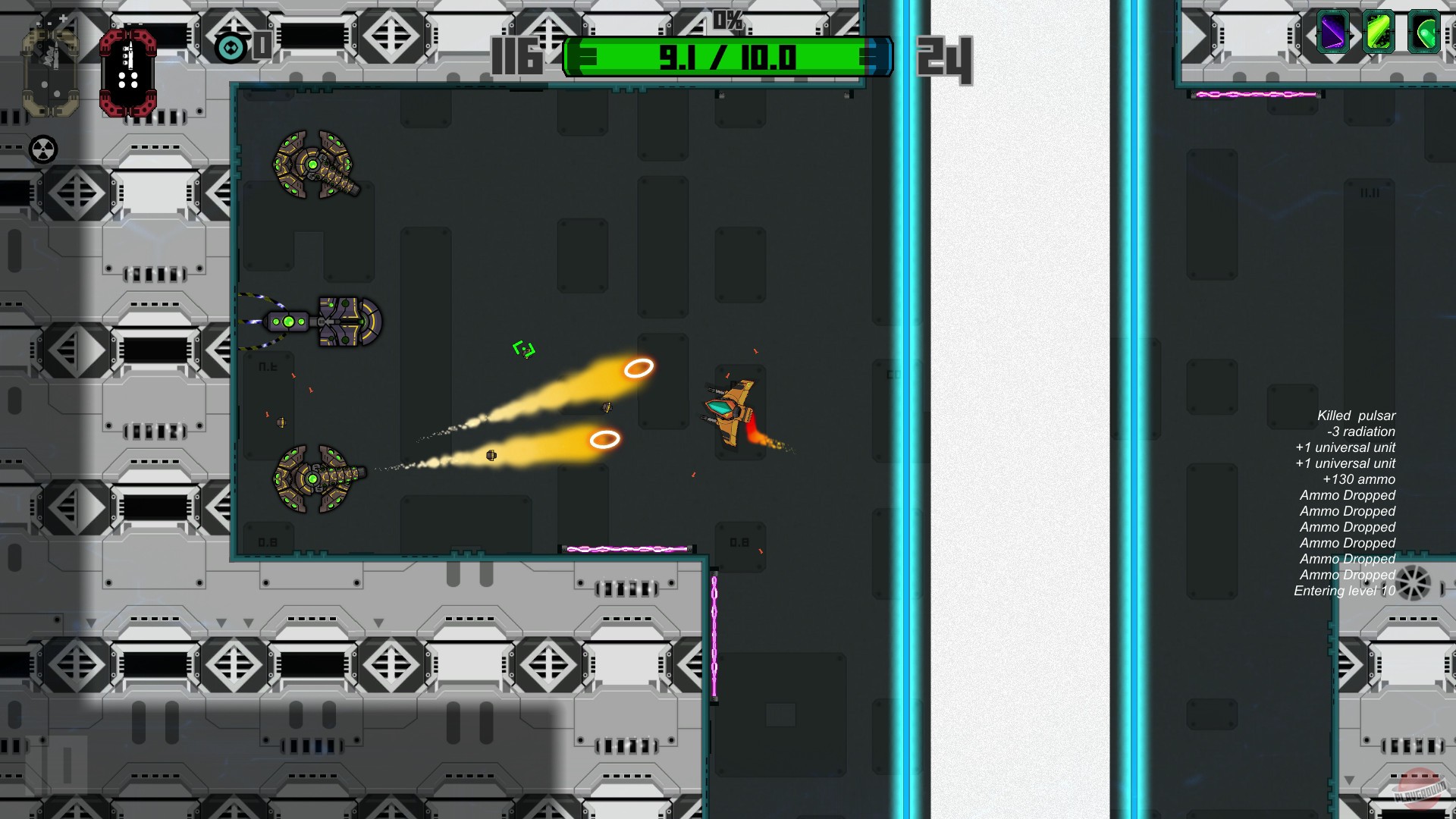Click the '+130 ammo' notification text
The height and width of the screenshot is (819, 1456).
(1357, 479)
